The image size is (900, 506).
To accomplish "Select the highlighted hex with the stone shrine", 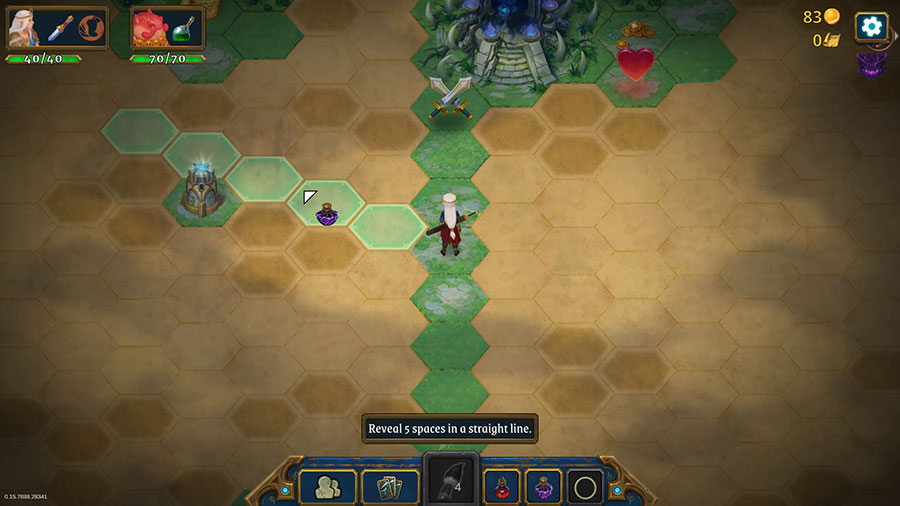I will point(201,186).
